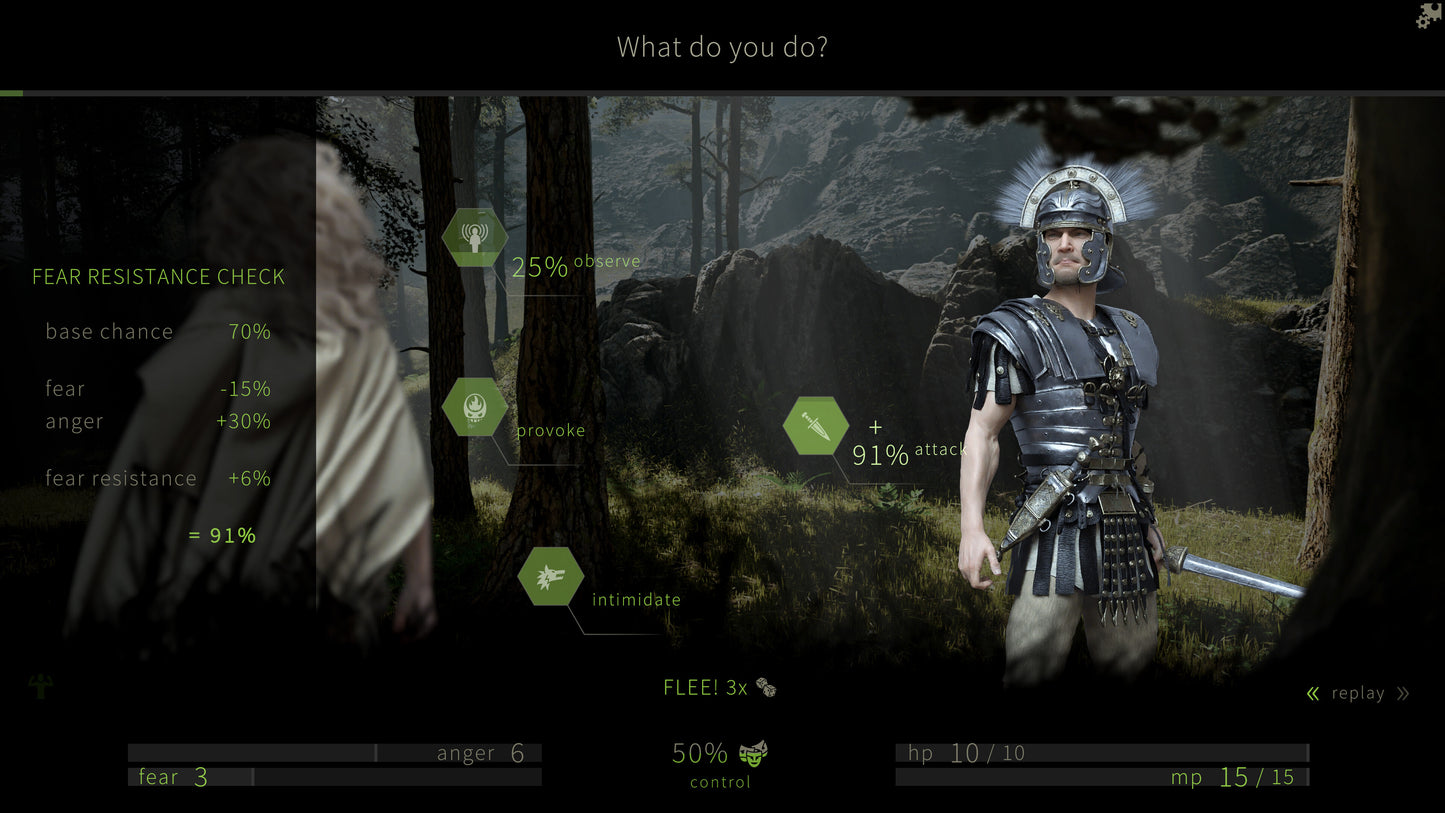
Task: Click the control mask icon
Action: point(753,753)
